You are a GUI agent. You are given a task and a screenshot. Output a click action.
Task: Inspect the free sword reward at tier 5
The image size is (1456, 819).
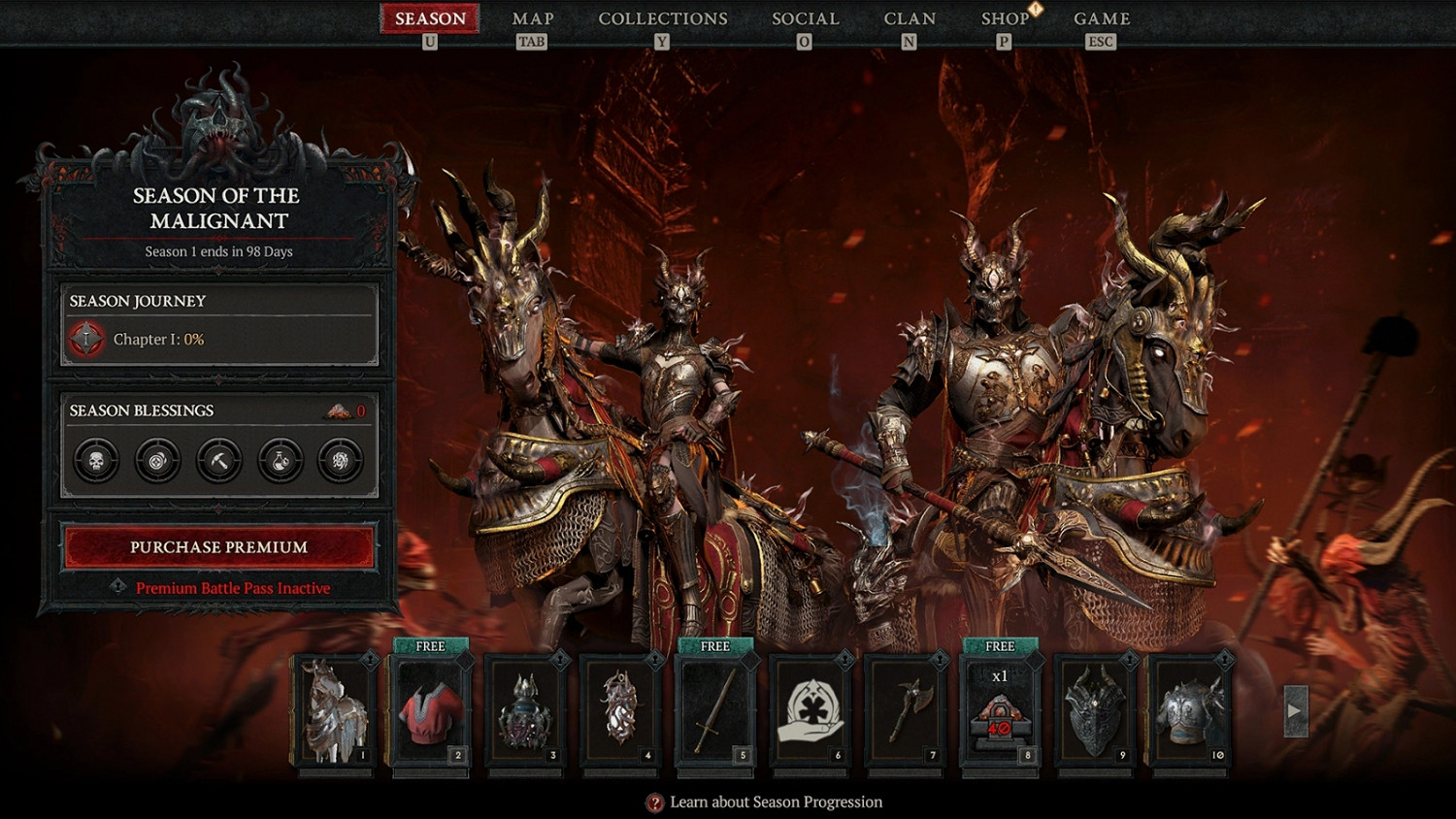point(715,710)
